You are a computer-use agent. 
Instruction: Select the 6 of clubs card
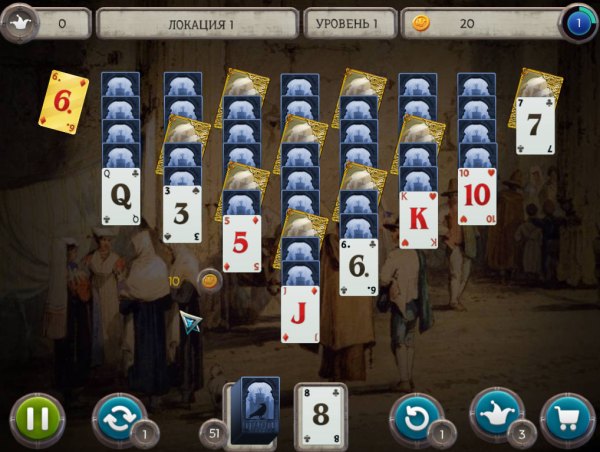point(359,266)
